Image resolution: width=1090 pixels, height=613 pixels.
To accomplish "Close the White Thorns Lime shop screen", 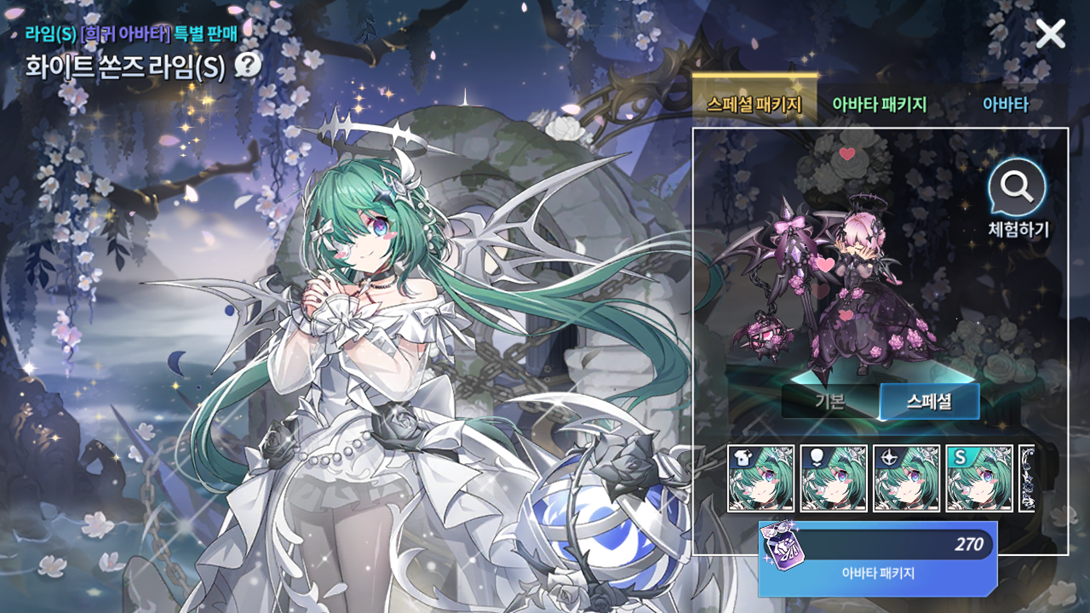I will [1050, 34].
